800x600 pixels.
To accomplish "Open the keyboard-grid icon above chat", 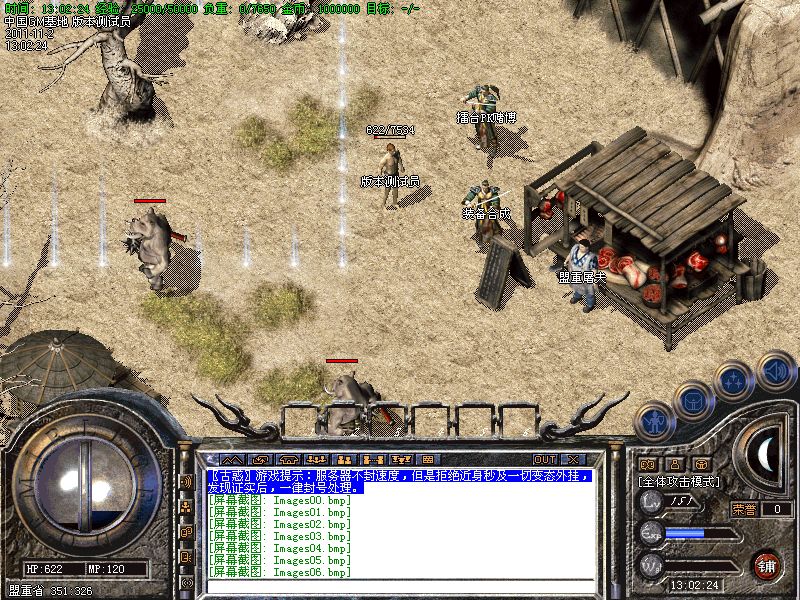I will coord(427,459).
